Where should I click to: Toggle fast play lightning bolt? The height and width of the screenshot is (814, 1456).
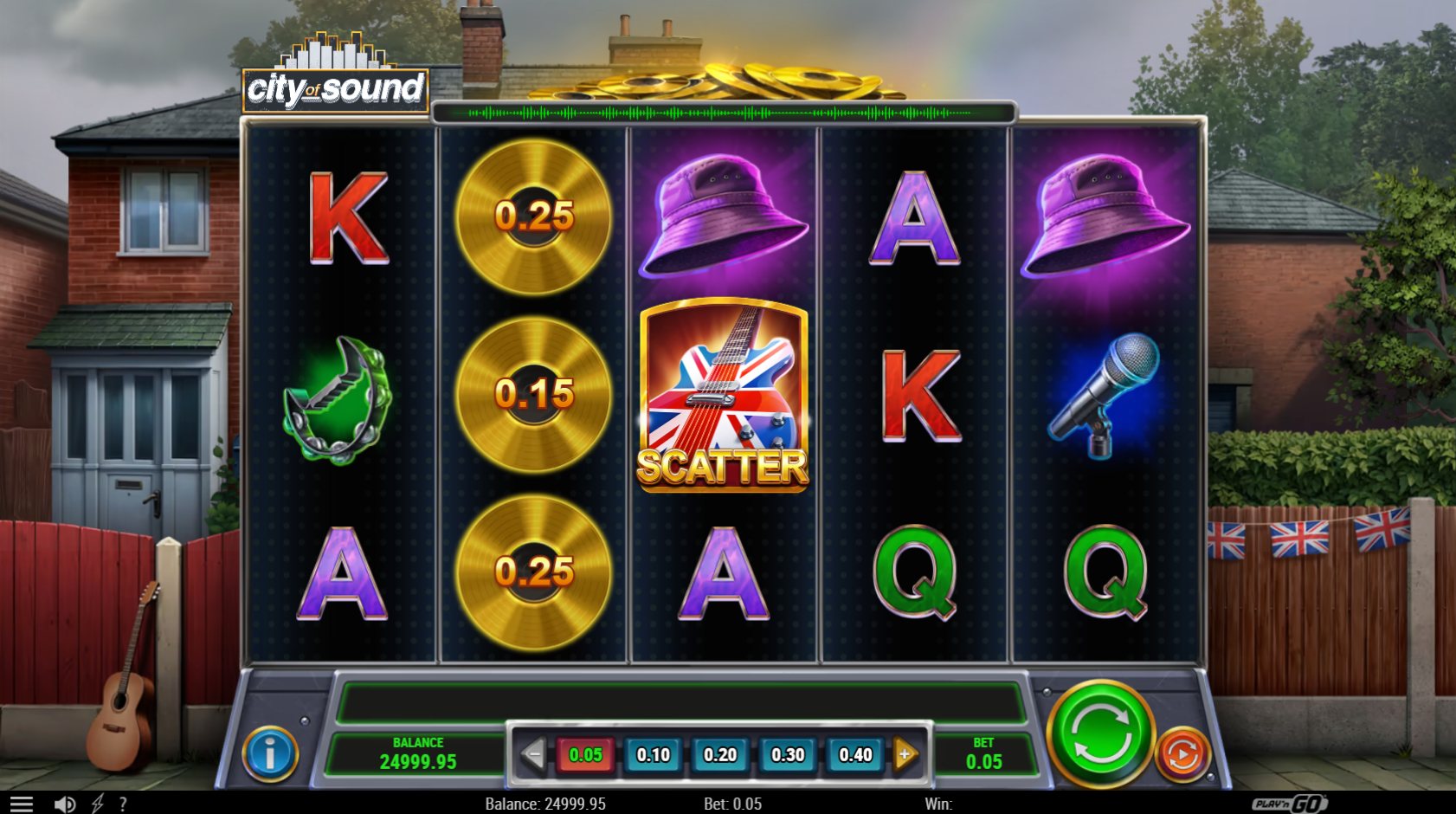tap(98, 804)
